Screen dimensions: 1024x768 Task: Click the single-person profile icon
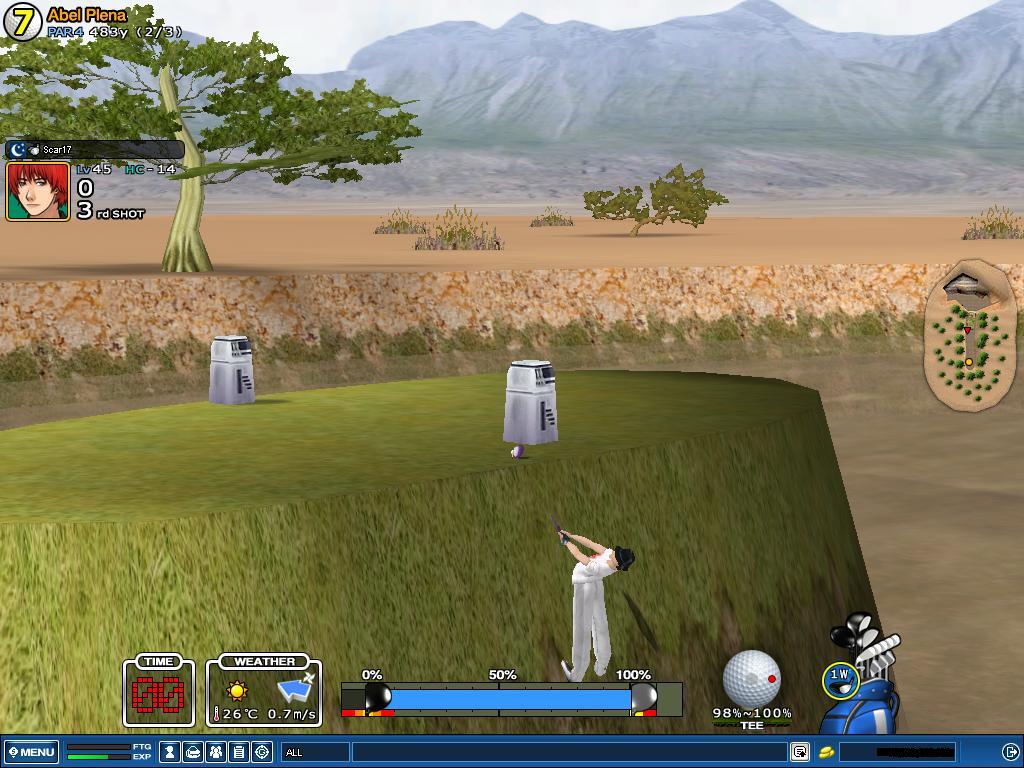[171, 752]
